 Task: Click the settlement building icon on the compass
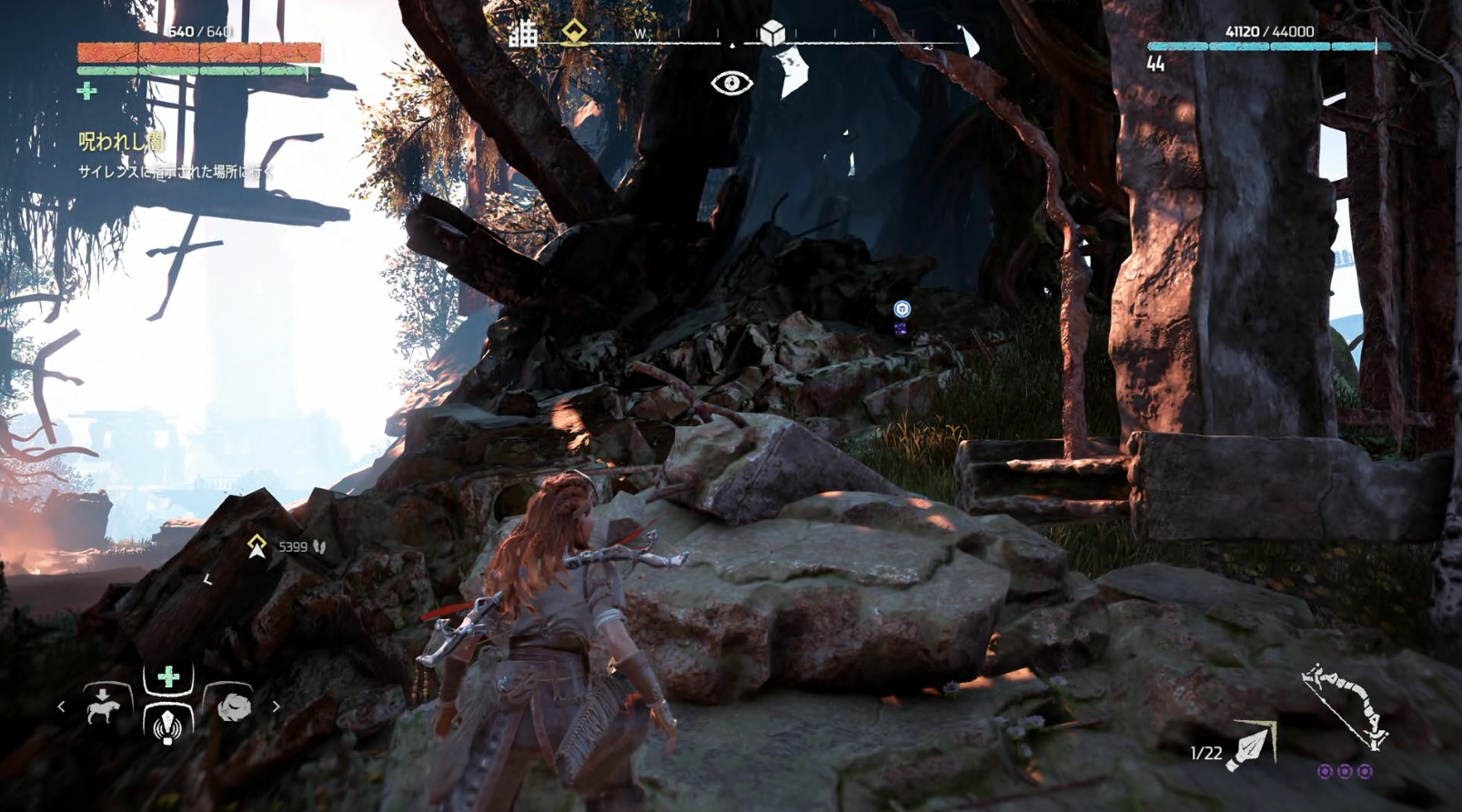pos(523,35)
